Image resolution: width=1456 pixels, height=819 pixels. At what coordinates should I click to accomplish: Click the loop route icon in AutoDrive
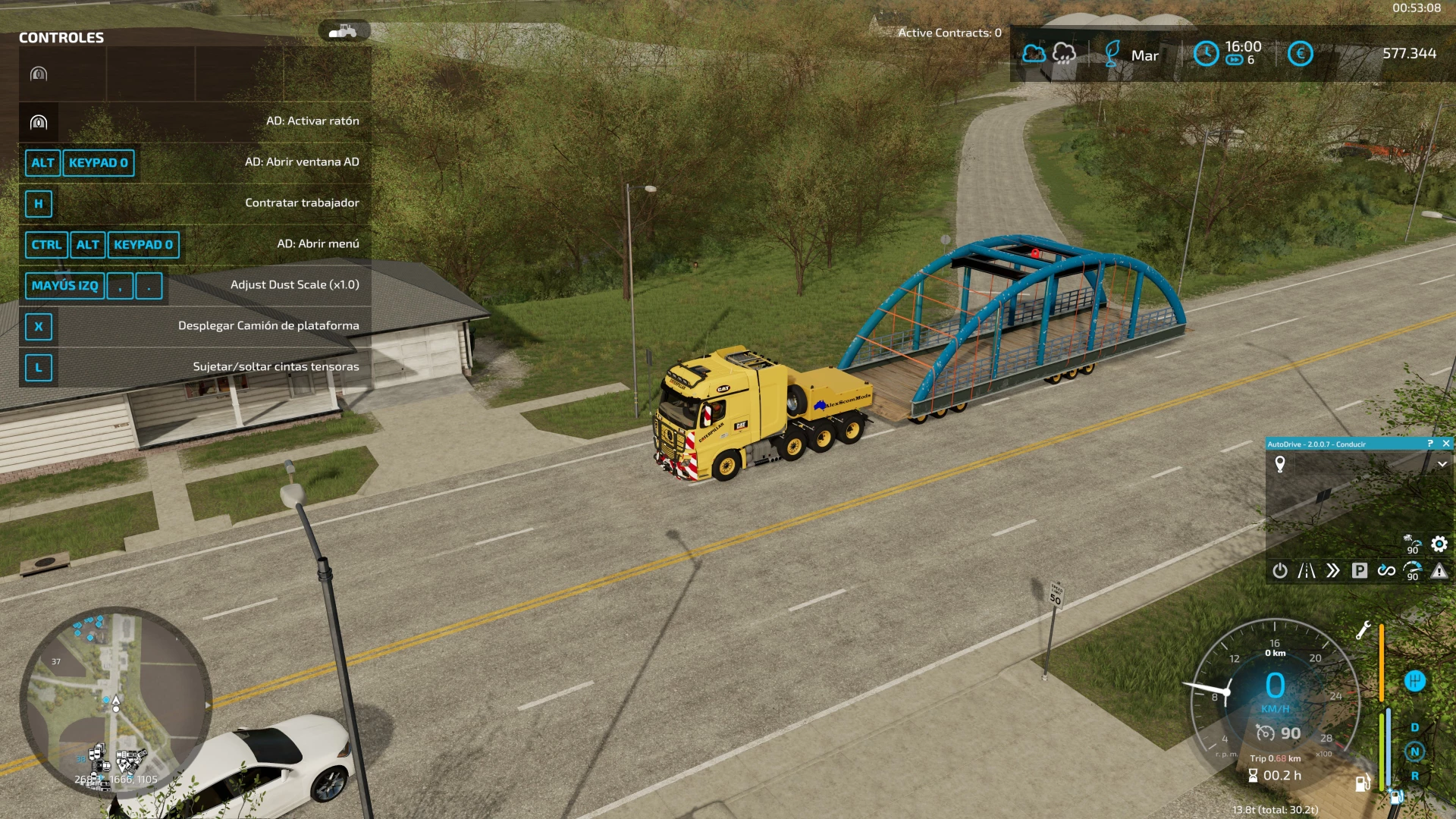(x=1387, y=572)
